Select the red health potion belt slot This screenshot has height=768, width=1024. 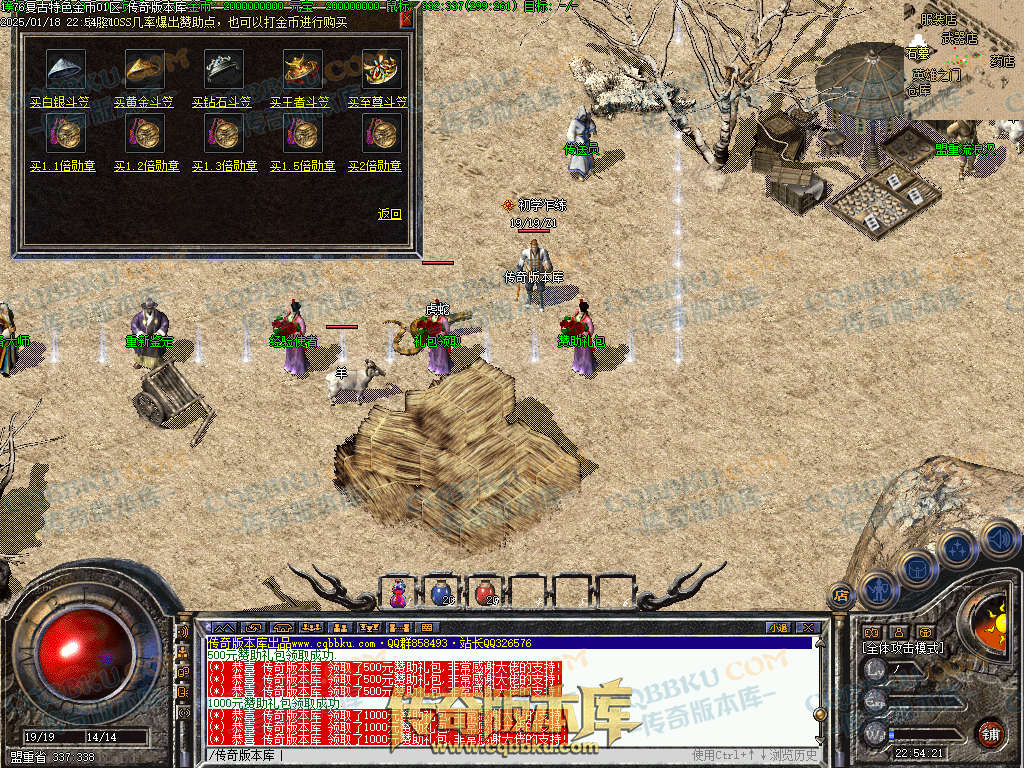tap(485, 593)
